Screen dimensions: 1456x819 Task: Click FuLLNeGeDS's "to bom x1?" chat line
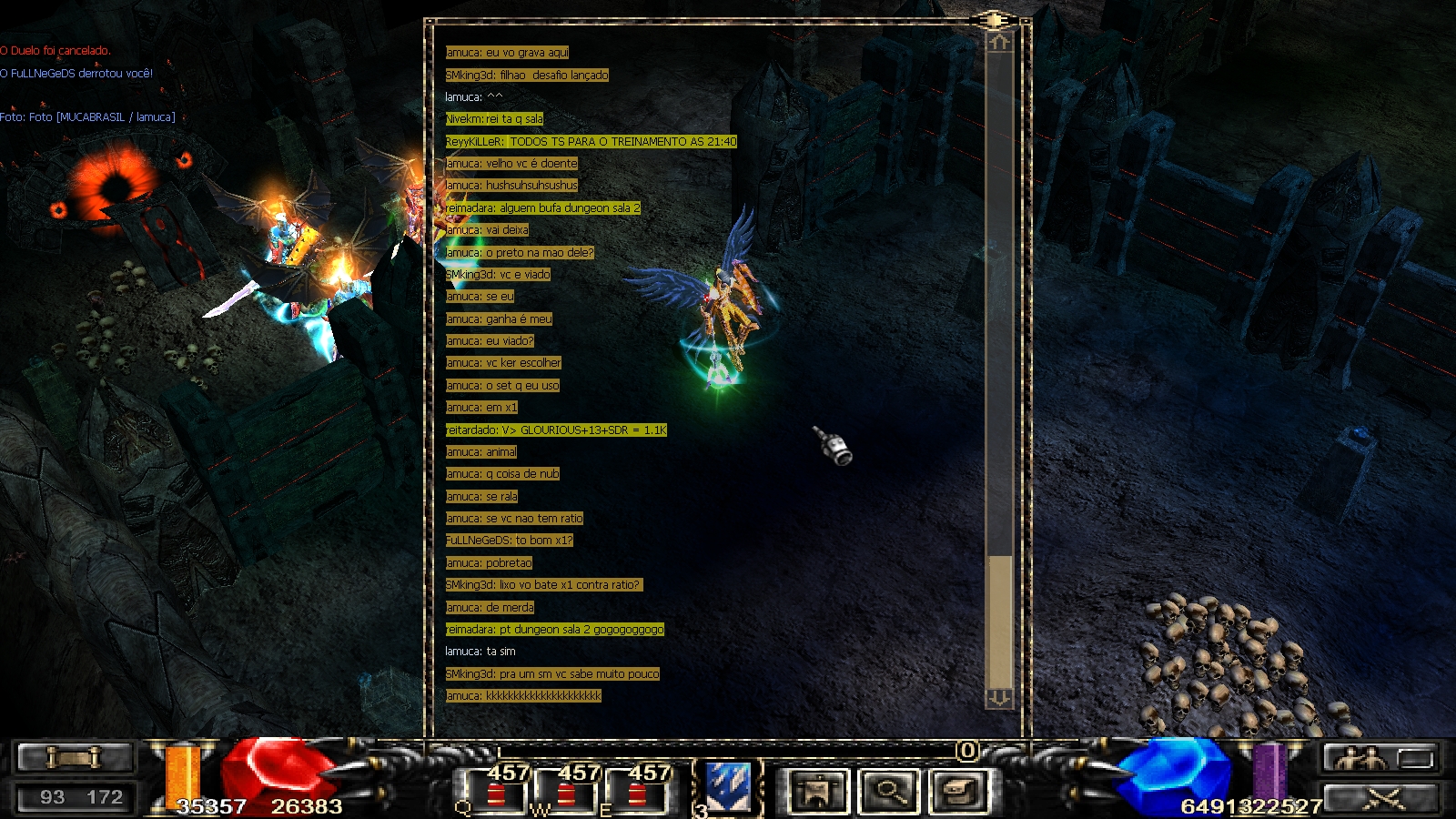pyautogui.click(x=509, y=541)
